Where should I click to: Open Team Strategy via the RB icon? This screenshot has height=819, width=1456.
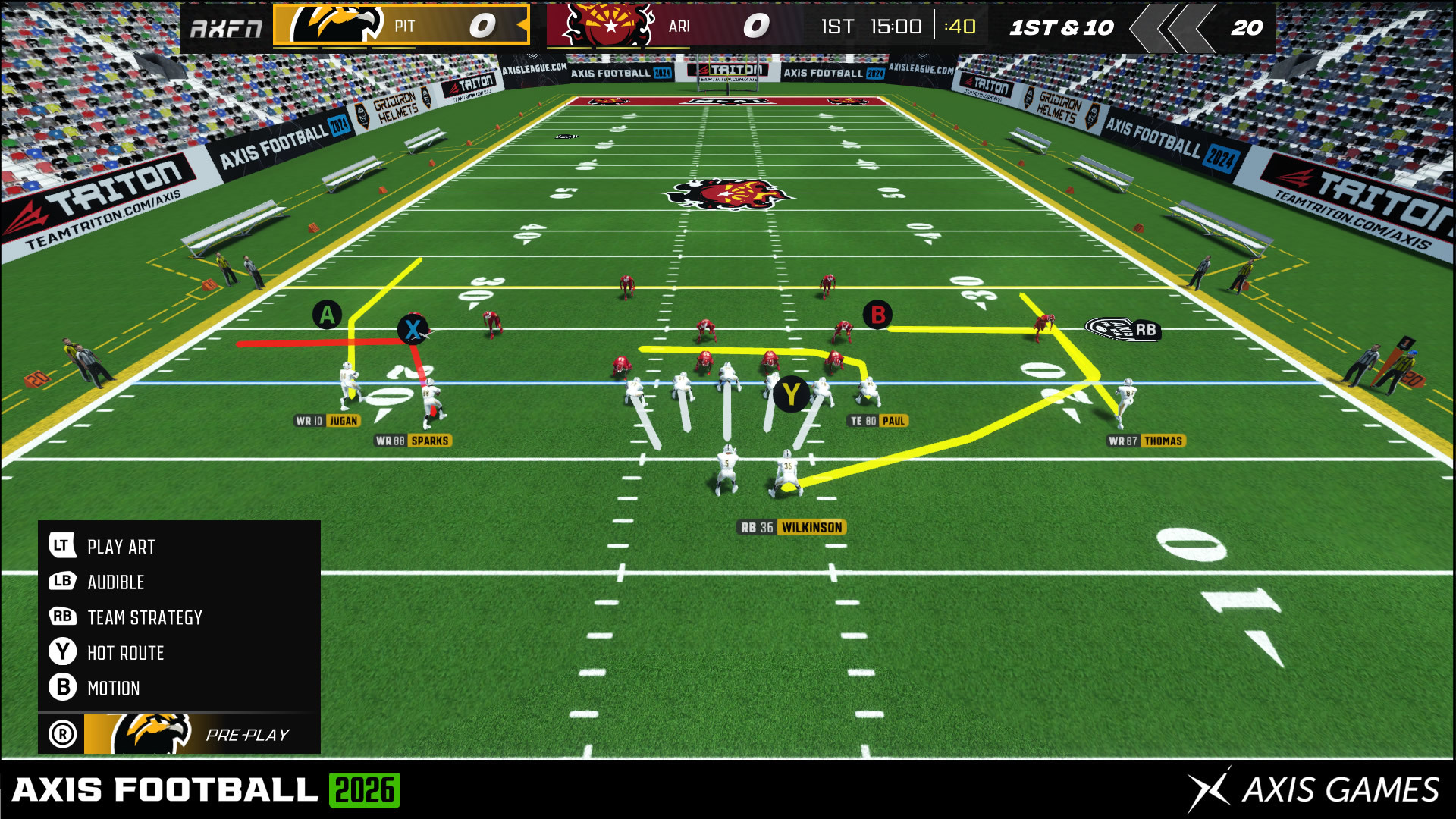[62, 617]
